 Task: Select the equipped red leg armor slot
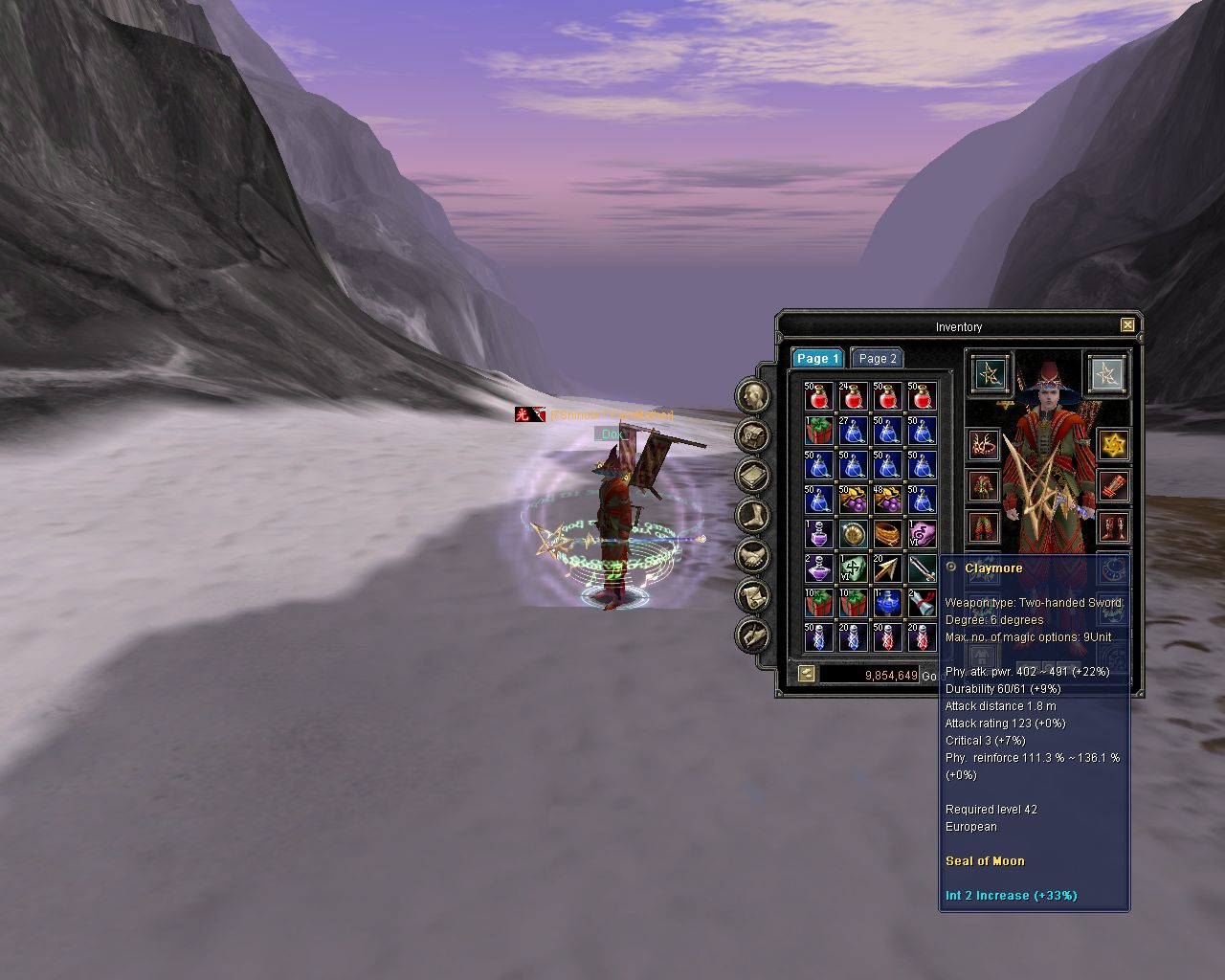984,526
